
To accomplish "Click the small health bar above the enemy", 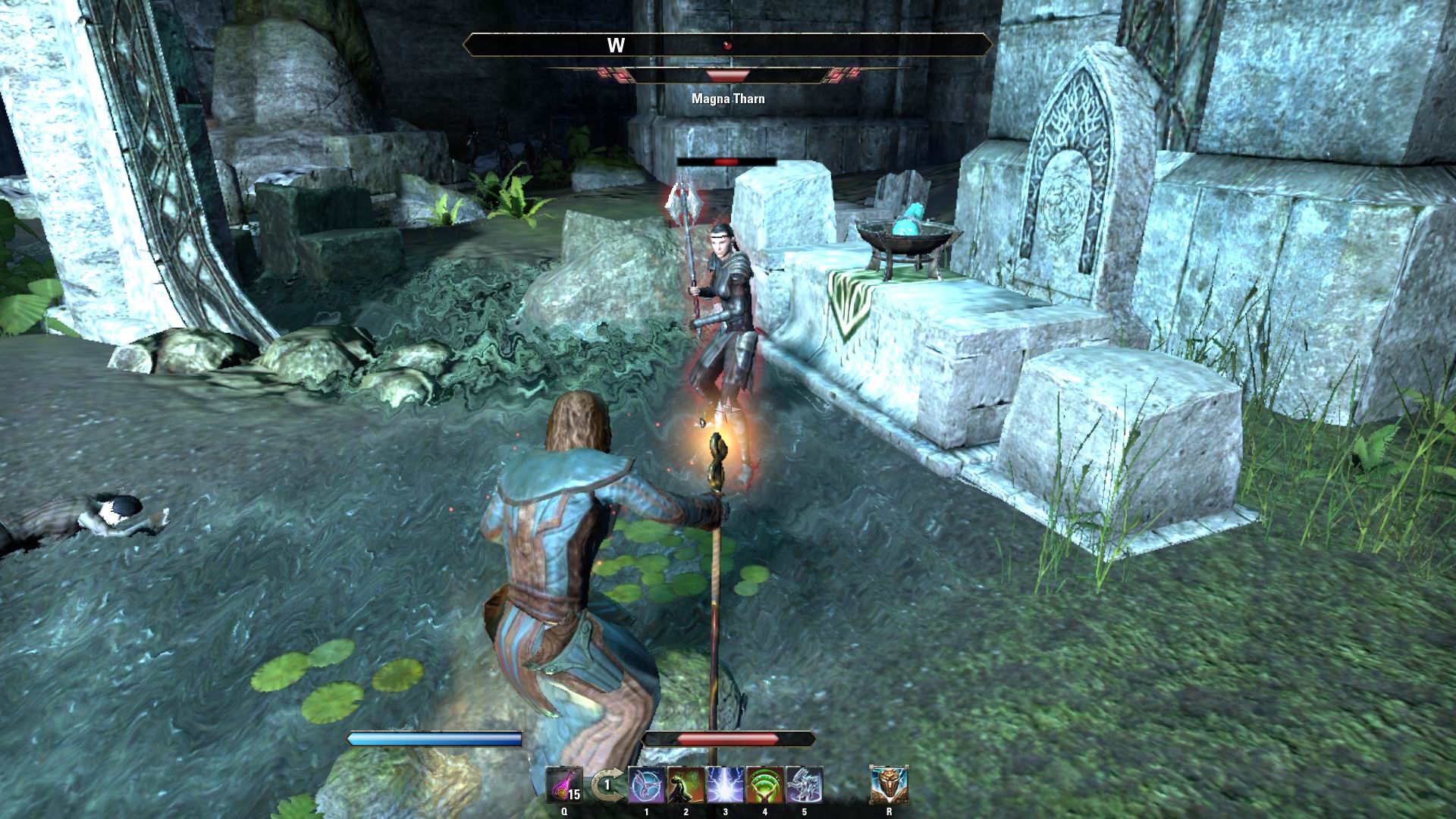I will 726,162.
